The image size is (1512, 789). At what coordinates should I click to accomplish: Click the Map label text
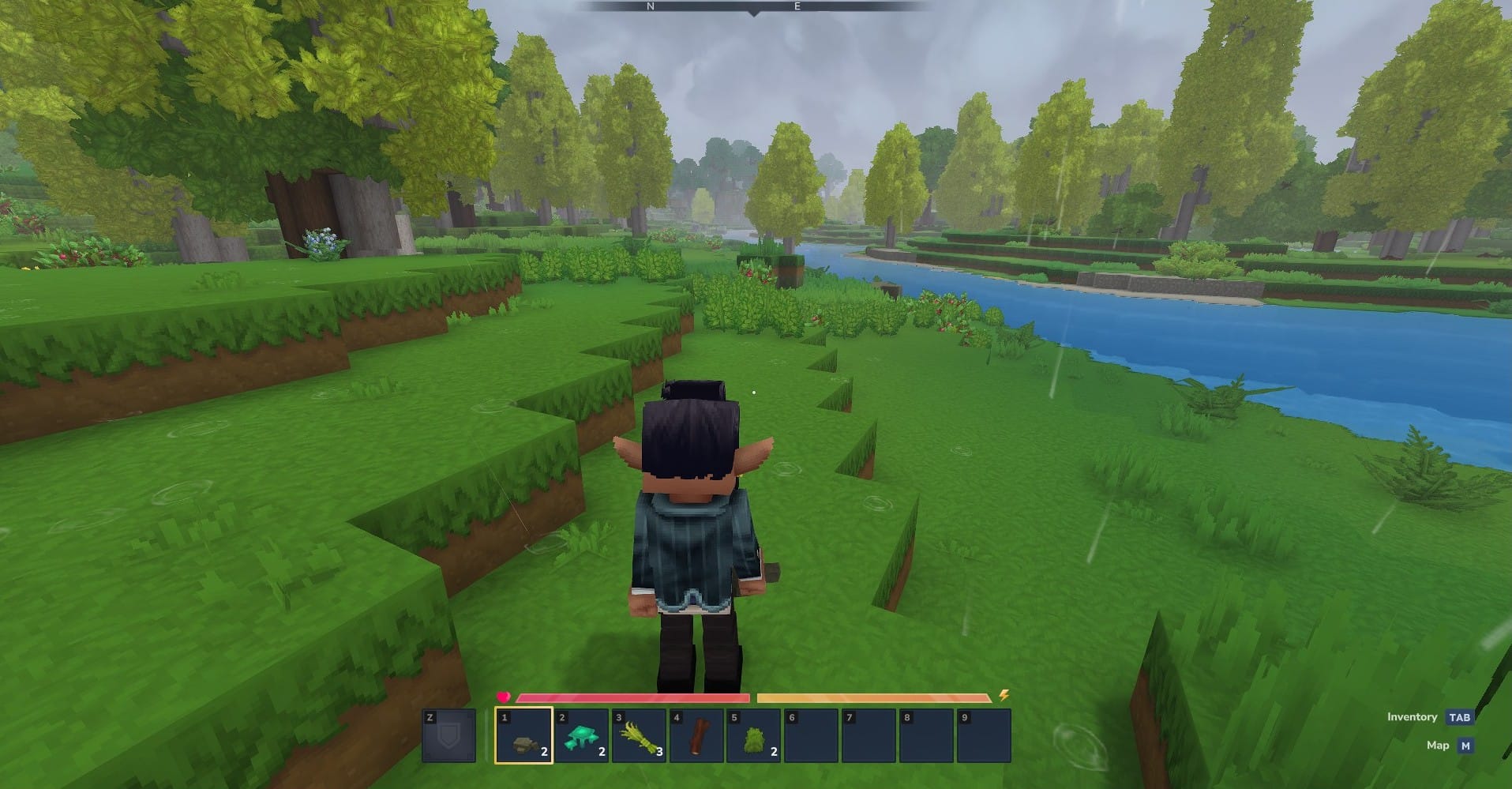coord(1439,745)
